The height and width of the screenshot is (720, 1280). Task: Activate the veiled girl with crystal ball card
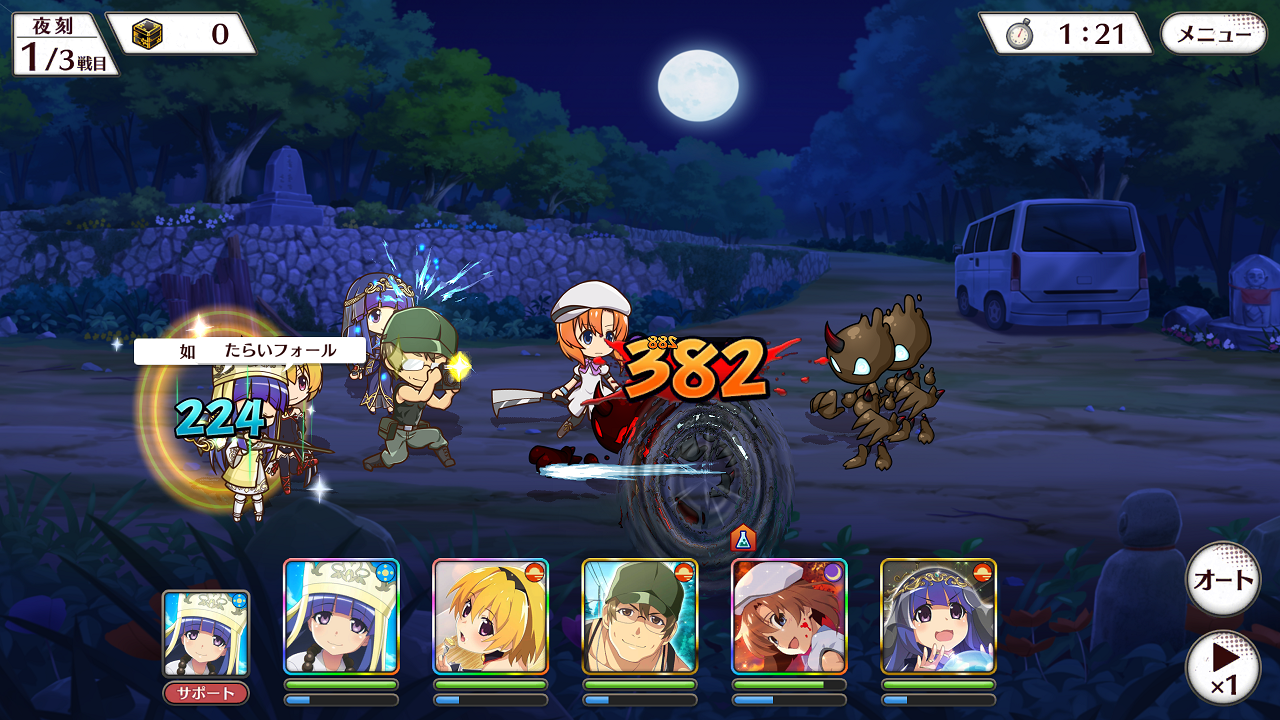coord(938,616)
